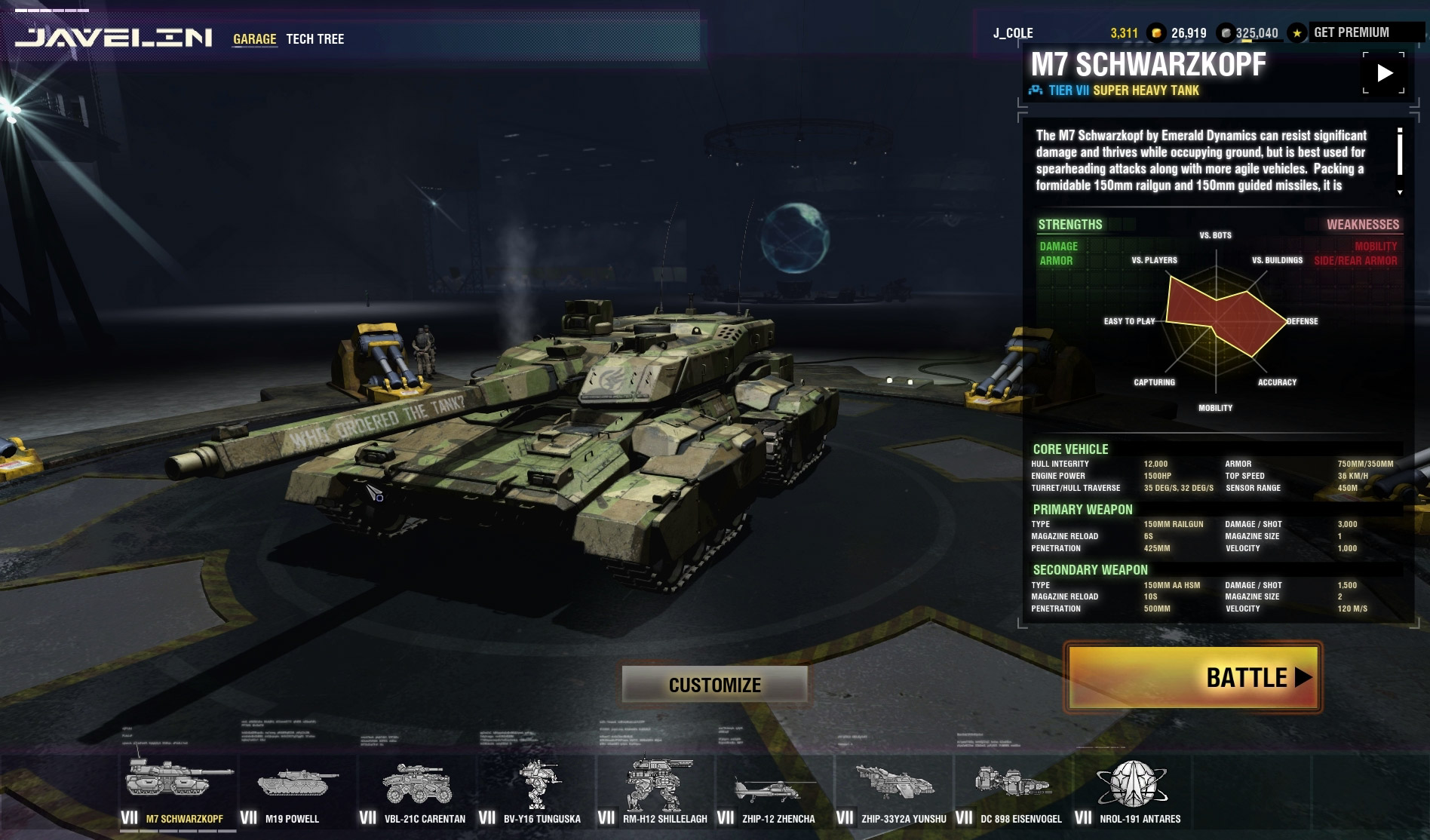Open the Customize menu
The image size is (1430, 840).
(714, 685)
